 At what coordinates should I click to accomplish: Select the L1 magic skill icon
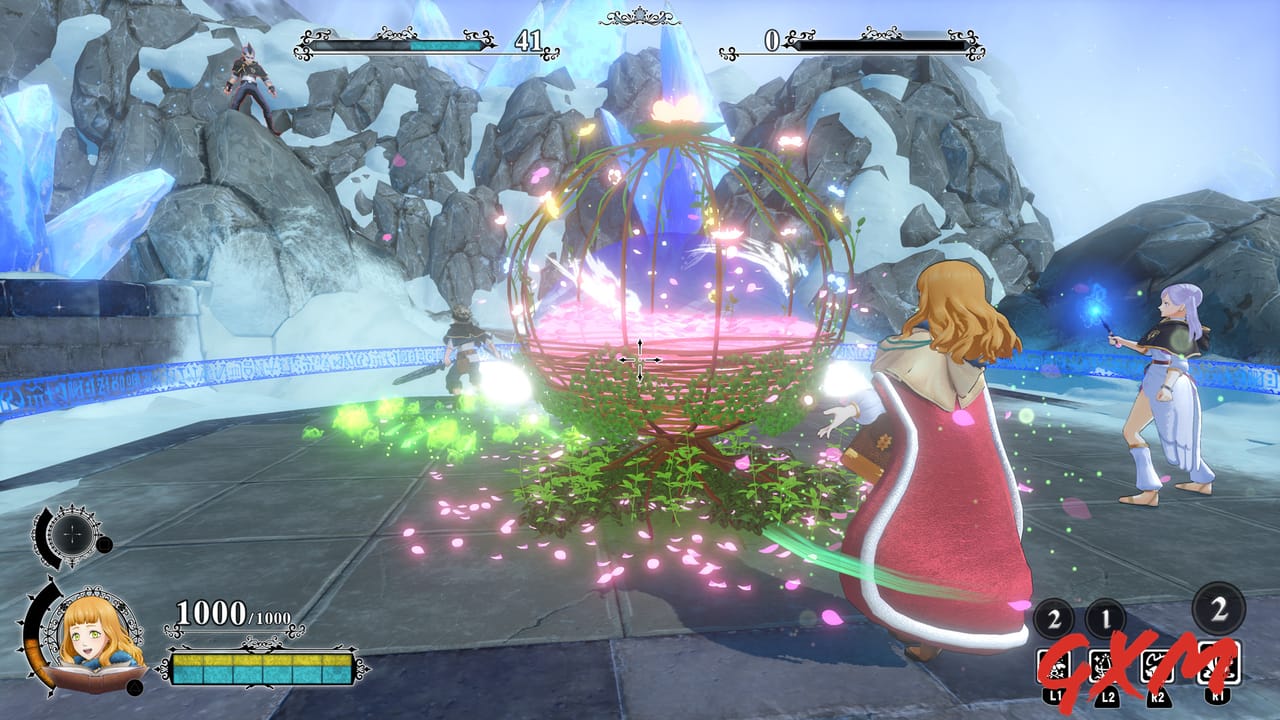click(1056, 667)
